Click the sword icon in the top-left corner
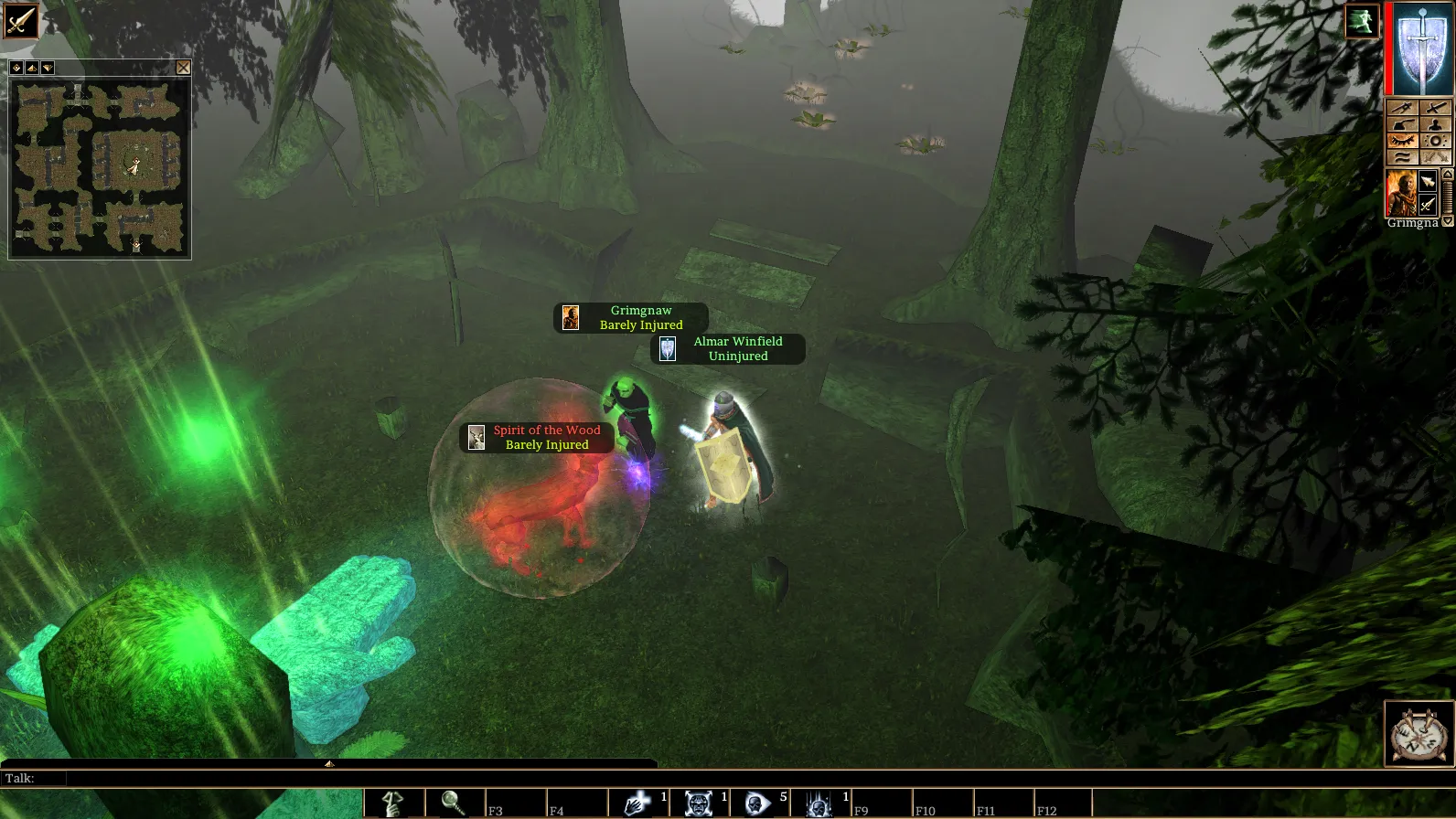 click(x=19, y=19)
